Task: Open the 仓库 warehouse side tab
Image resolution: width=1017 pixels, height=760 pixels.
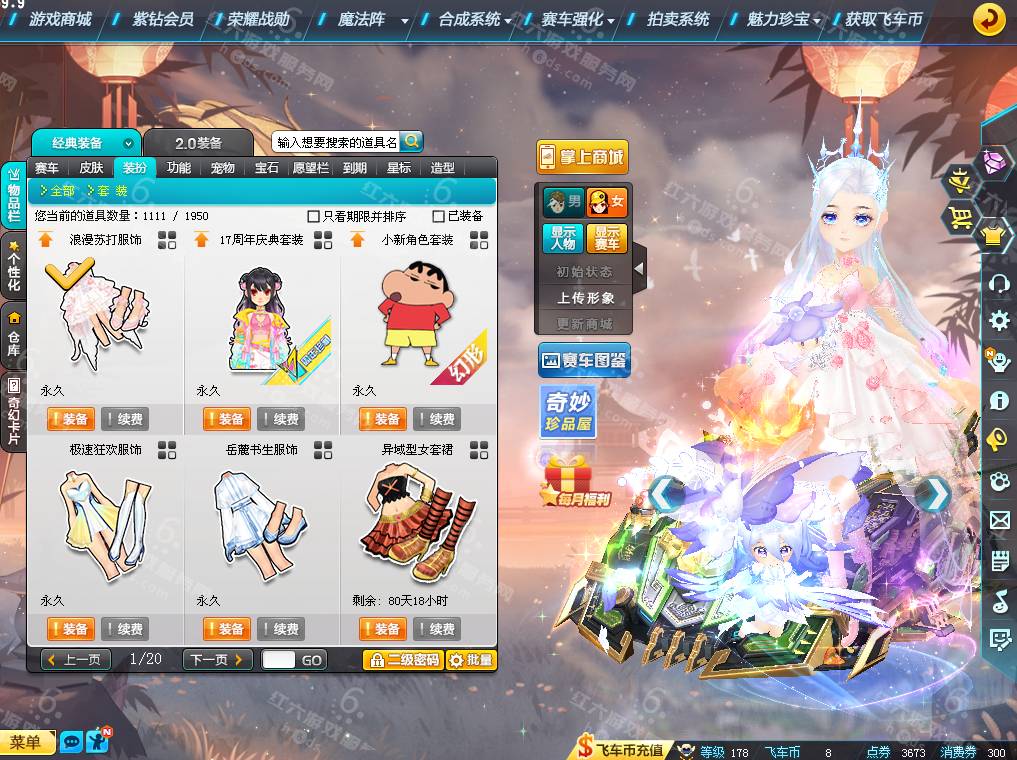Action: (14, 336)
